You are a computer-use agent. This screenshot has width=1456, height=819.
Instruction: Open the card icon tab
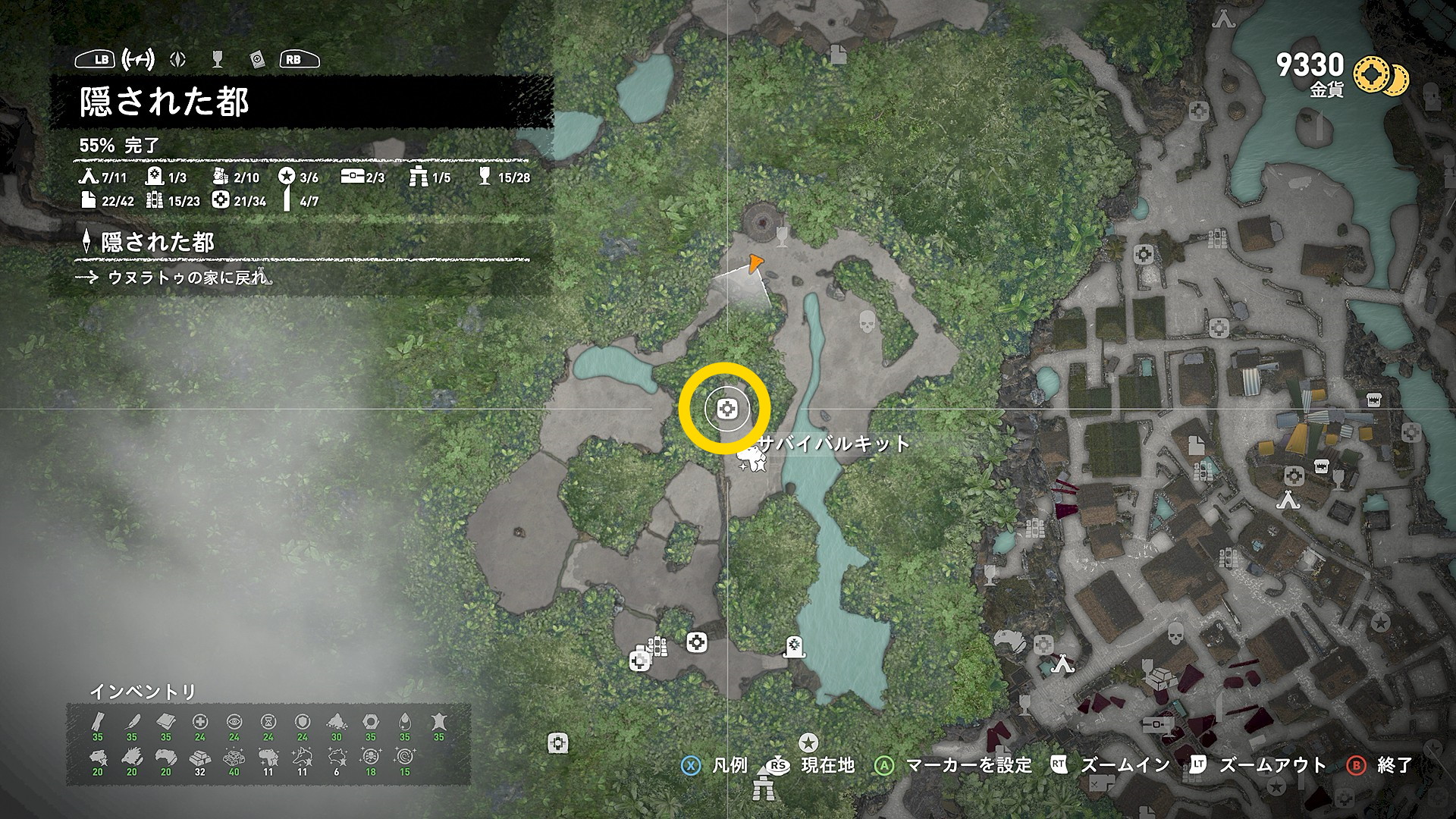tap(257, 59)
